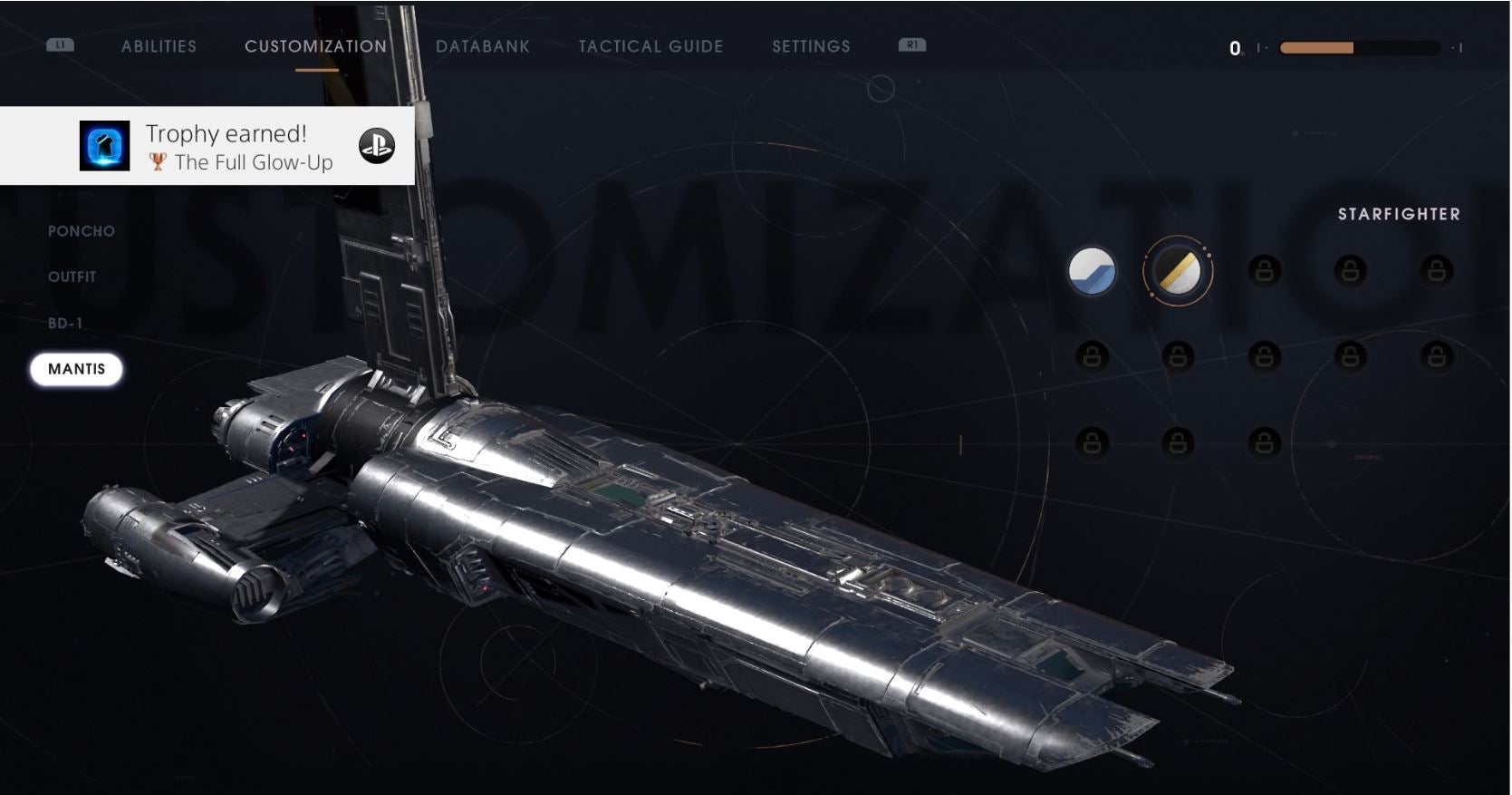Click the XP progress bar at top right

coord(1358,47)
